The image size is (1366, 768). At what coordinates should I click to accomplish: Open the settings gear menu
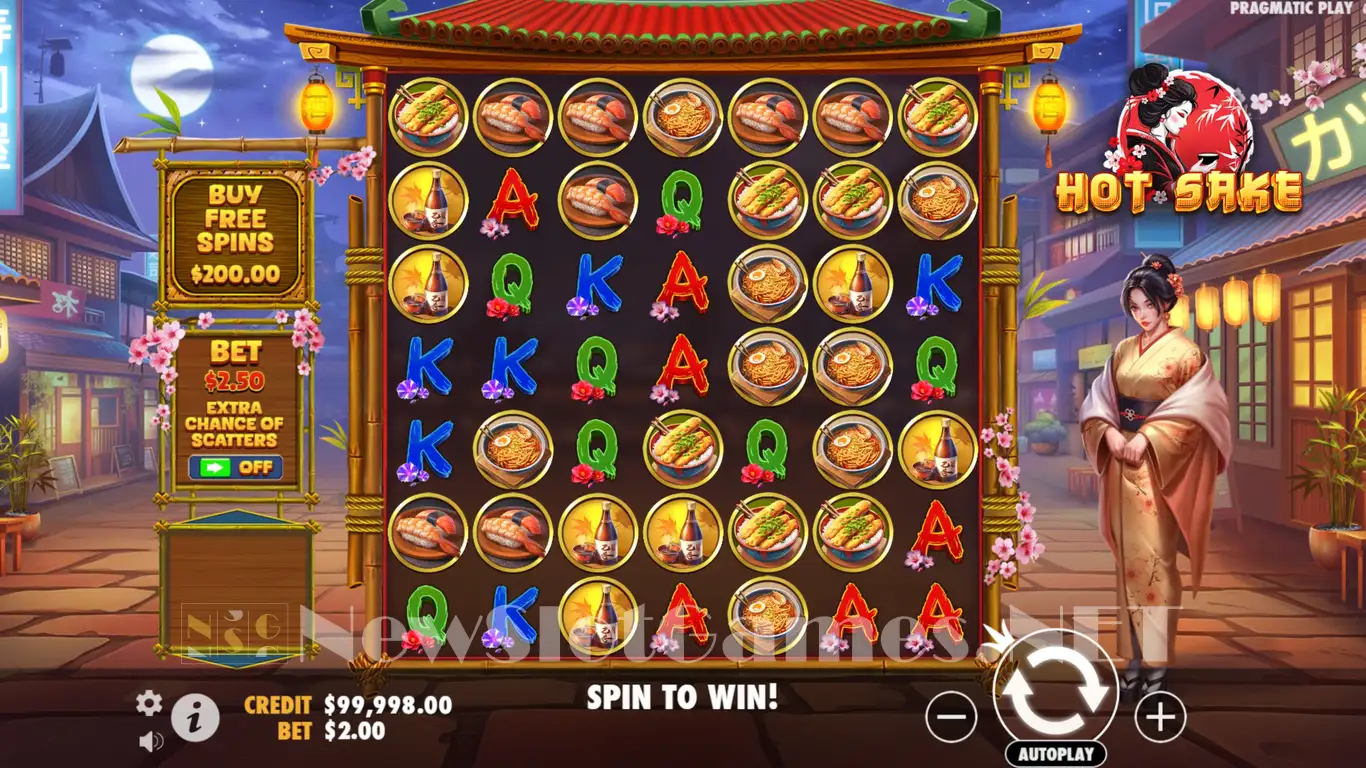149,703
